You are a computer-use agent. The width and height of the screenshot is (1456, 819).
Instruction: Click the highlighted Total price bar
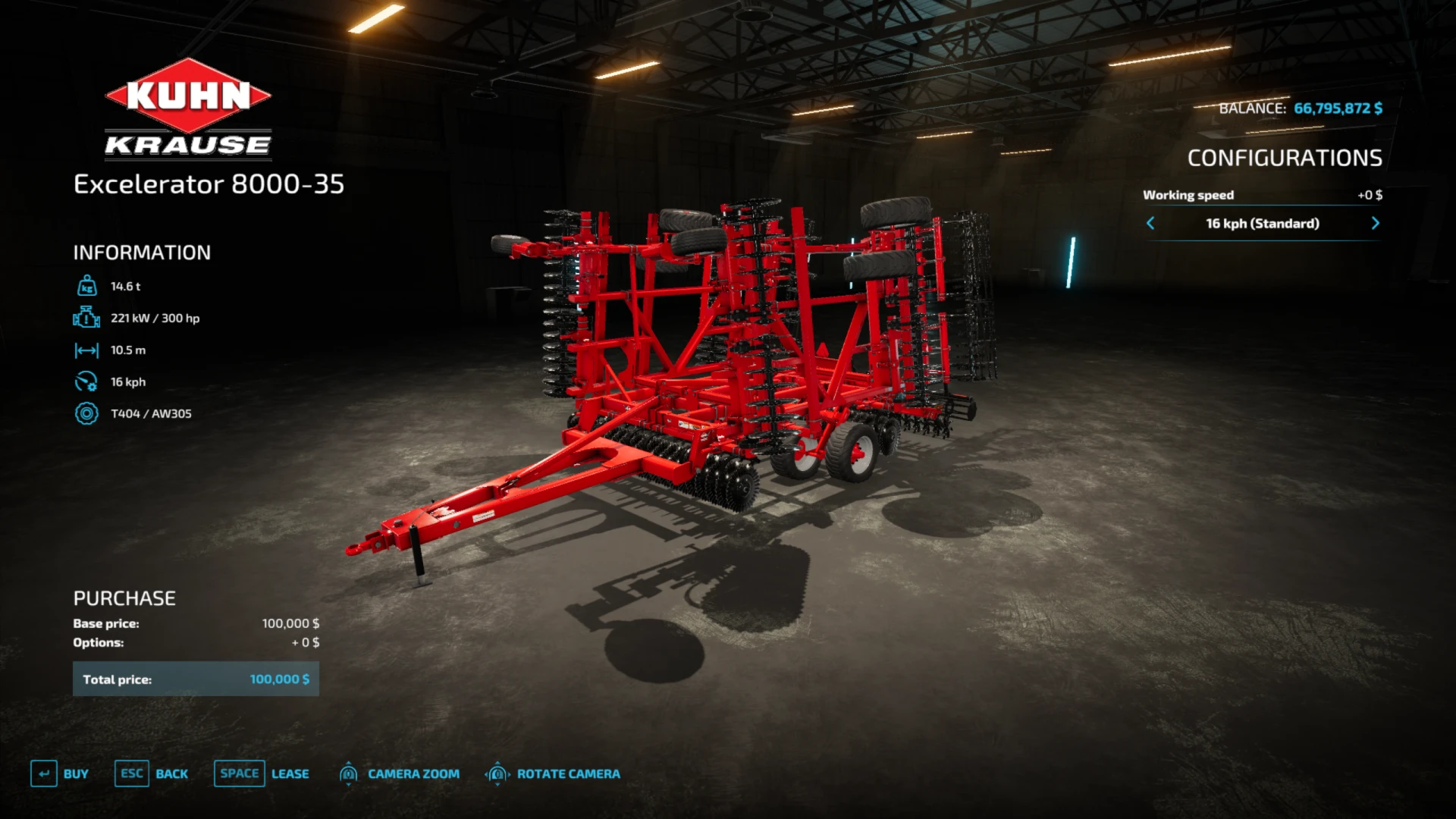195,679
